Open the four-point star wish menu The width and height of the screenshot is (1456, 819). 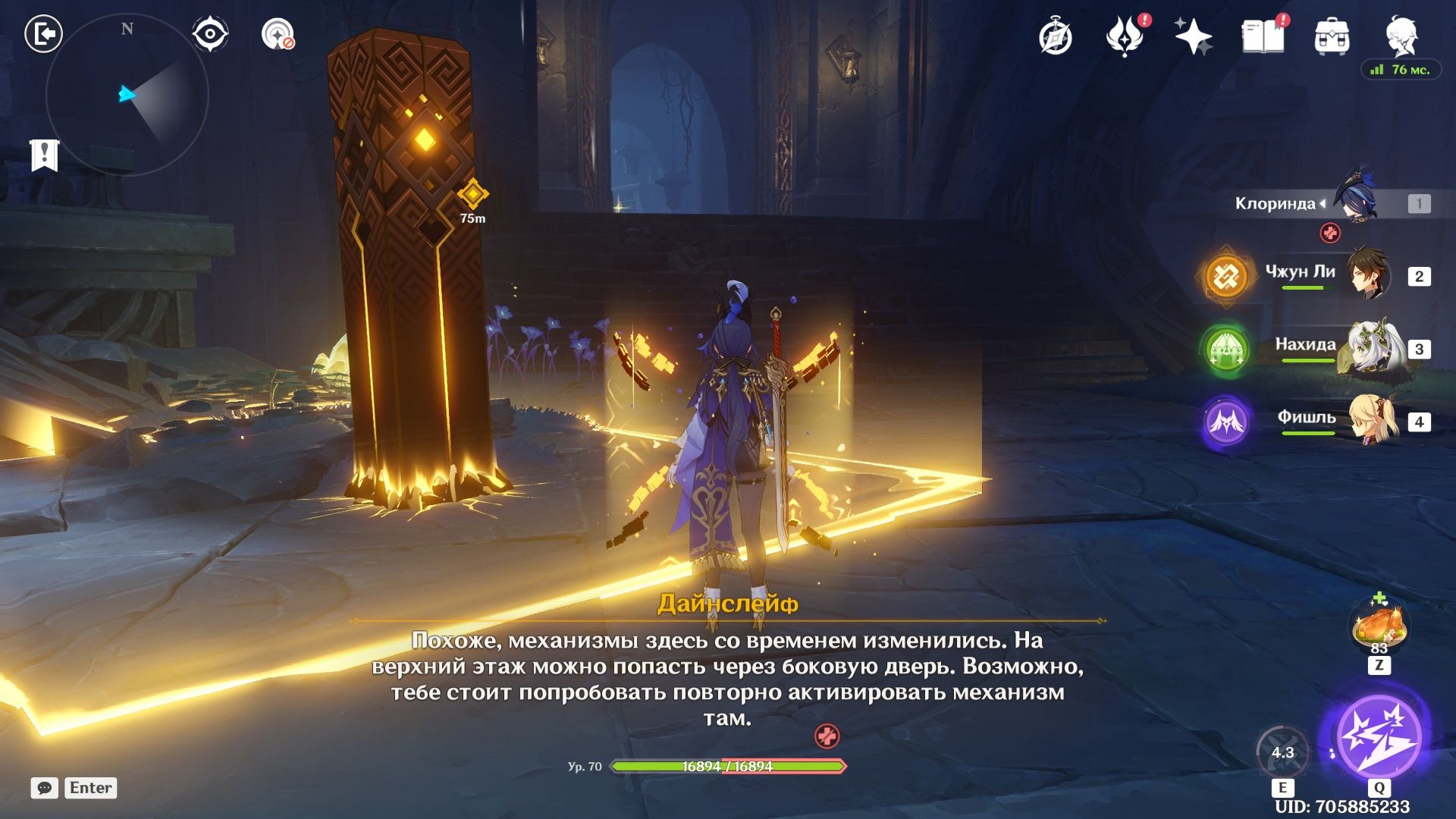pyautogui.click(x=1194, y=36)
